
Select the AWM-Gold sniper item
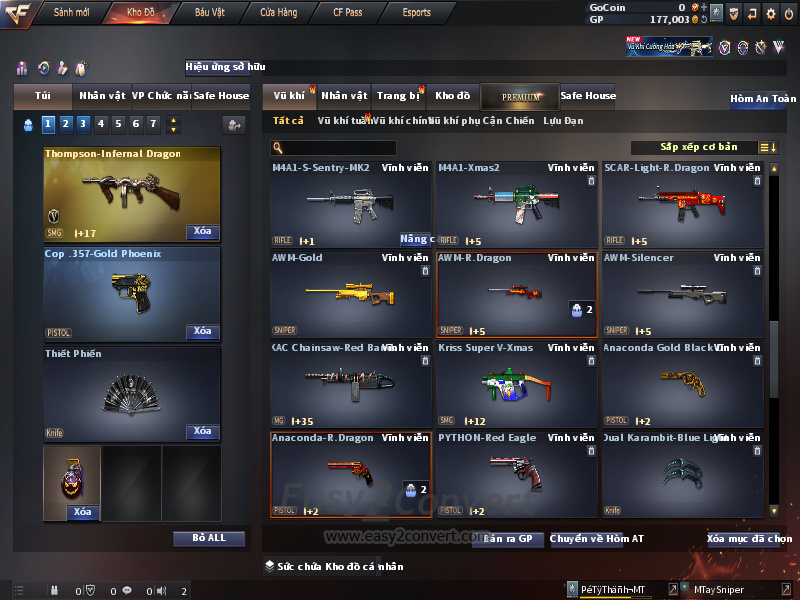pyautogui.click(x=351, y=295)
